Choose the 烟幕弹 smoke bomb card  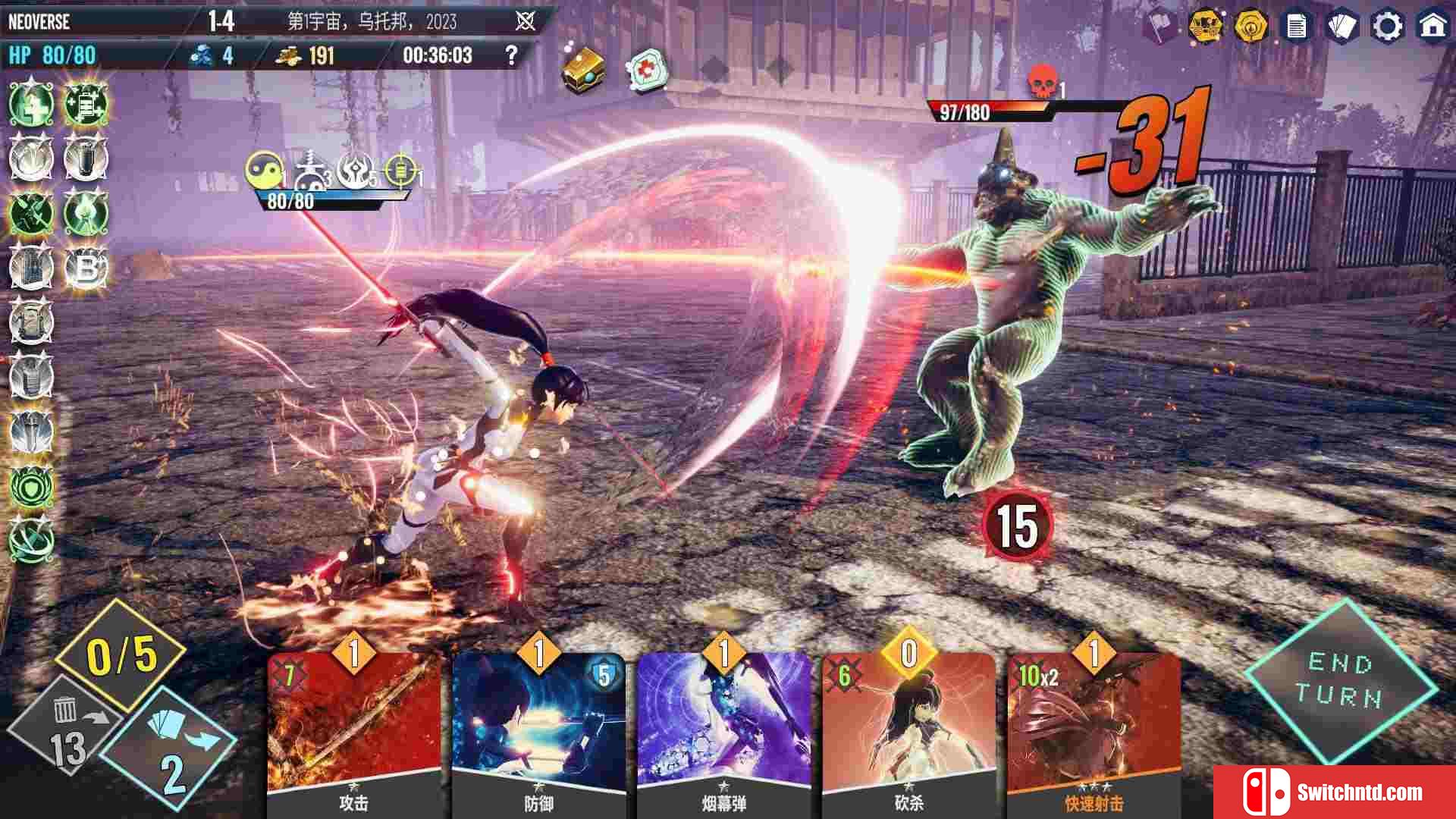[723, 728]
